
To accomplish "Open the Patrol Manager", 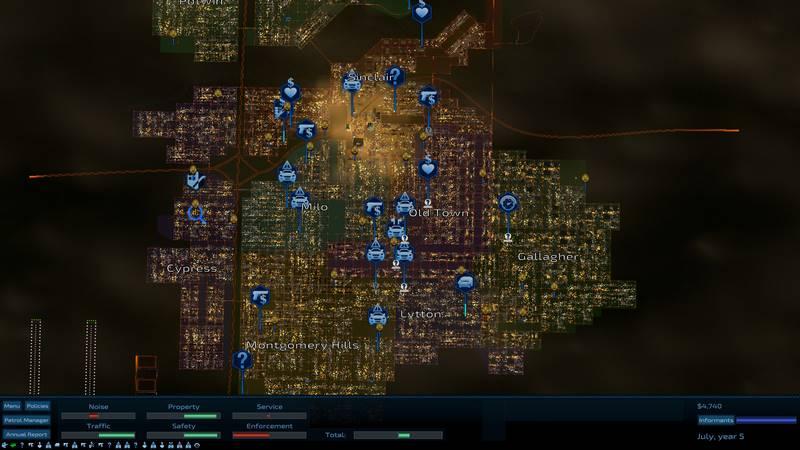I will (26, 420).
